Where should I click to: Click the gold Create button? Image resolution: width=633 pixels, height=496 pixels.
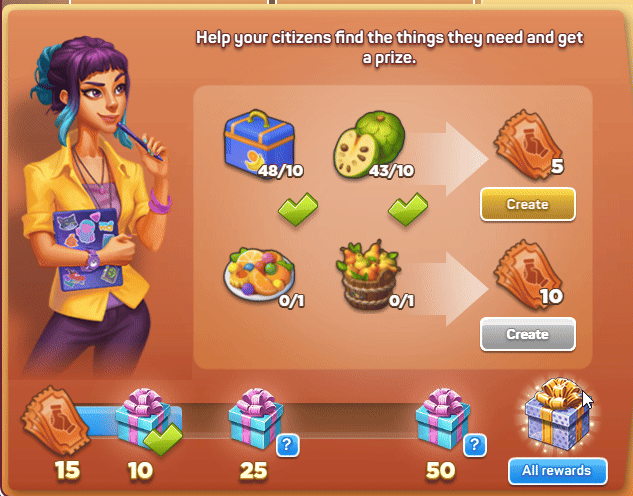(527, 204)
